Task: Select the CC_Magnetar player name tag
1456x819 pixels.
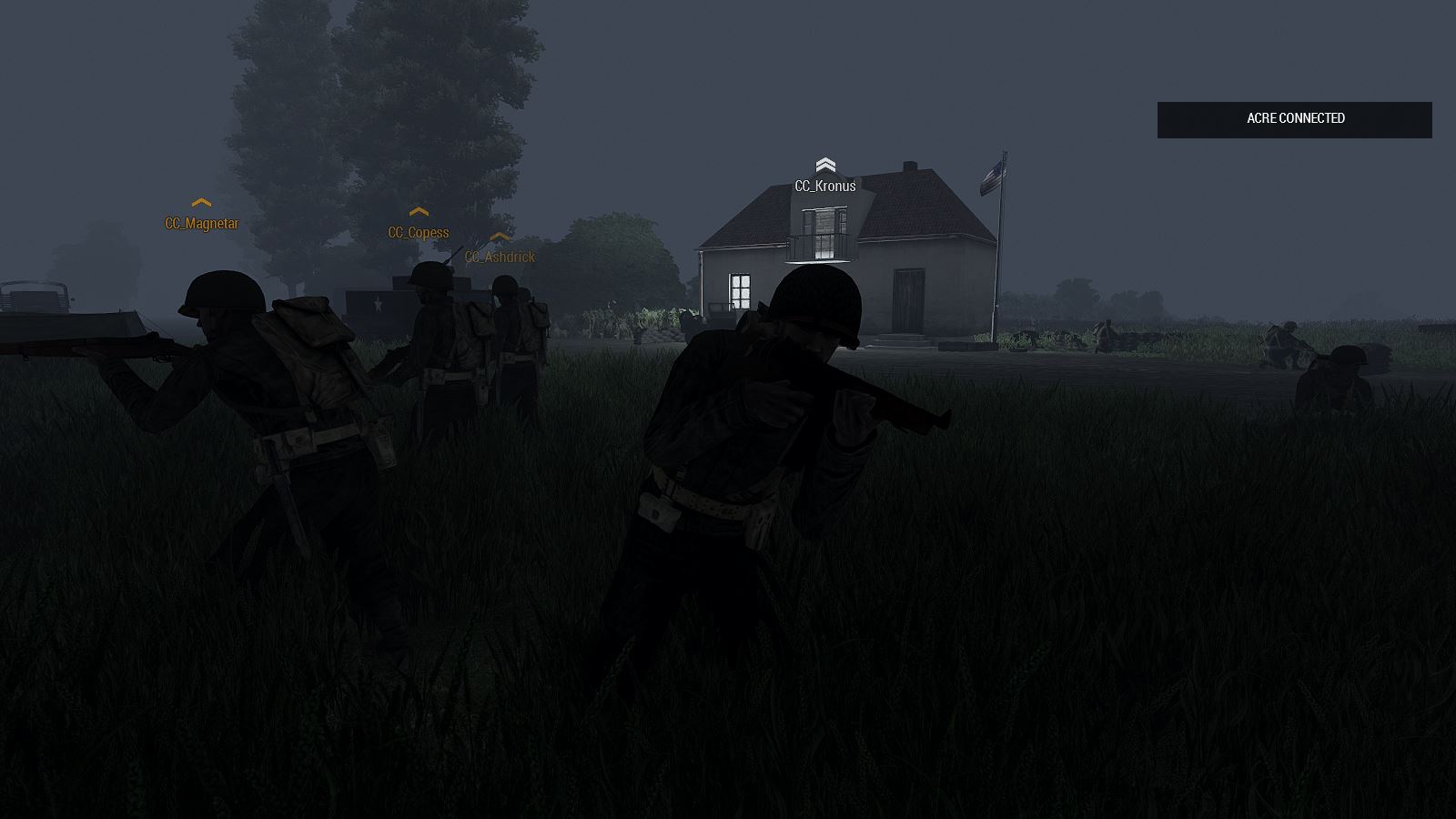Action: (201, 223)
